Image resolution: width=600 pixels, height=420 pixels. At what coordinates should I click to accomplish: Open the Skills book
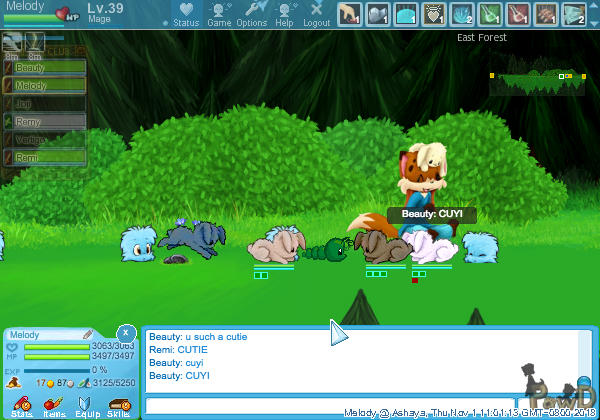(118, 405)
